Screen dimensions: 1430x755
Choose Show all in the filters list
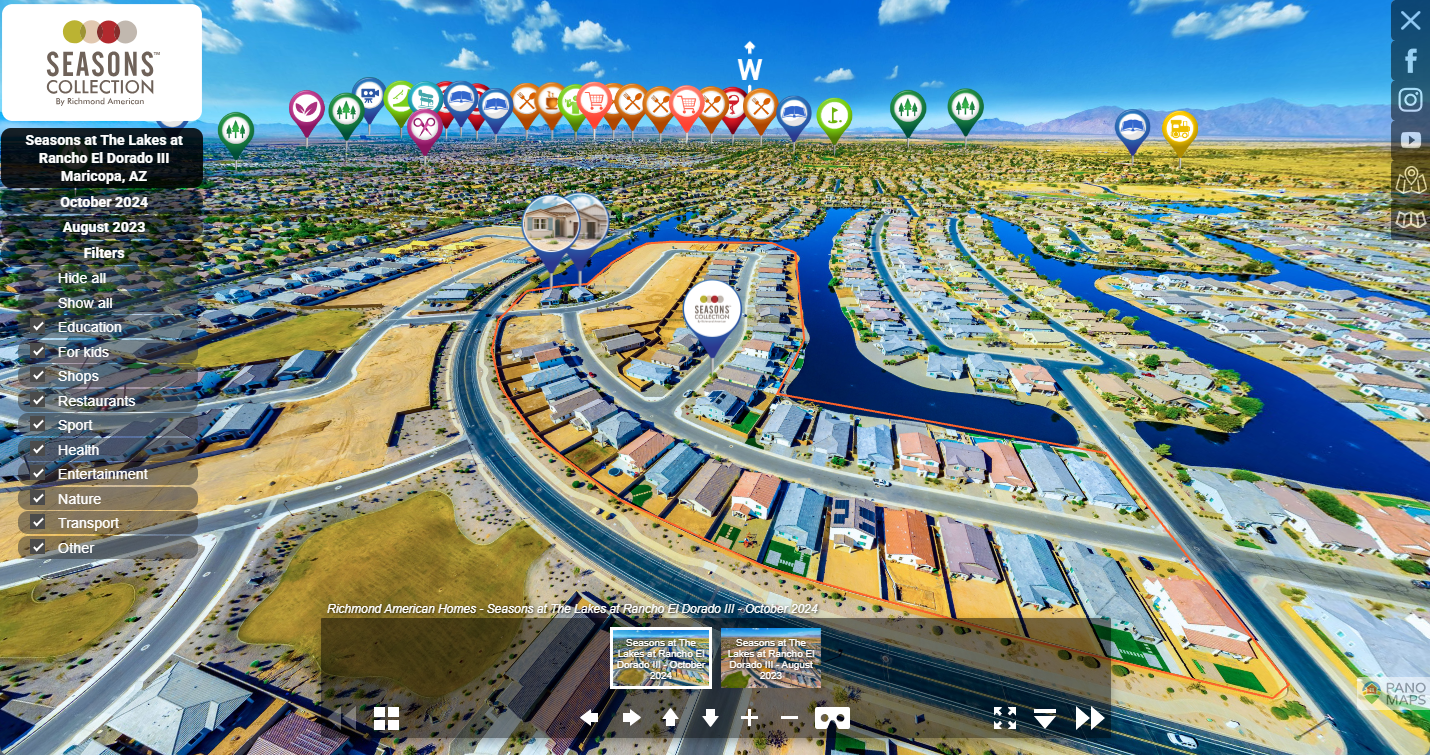pyautogui.click(x=85, y=303)
